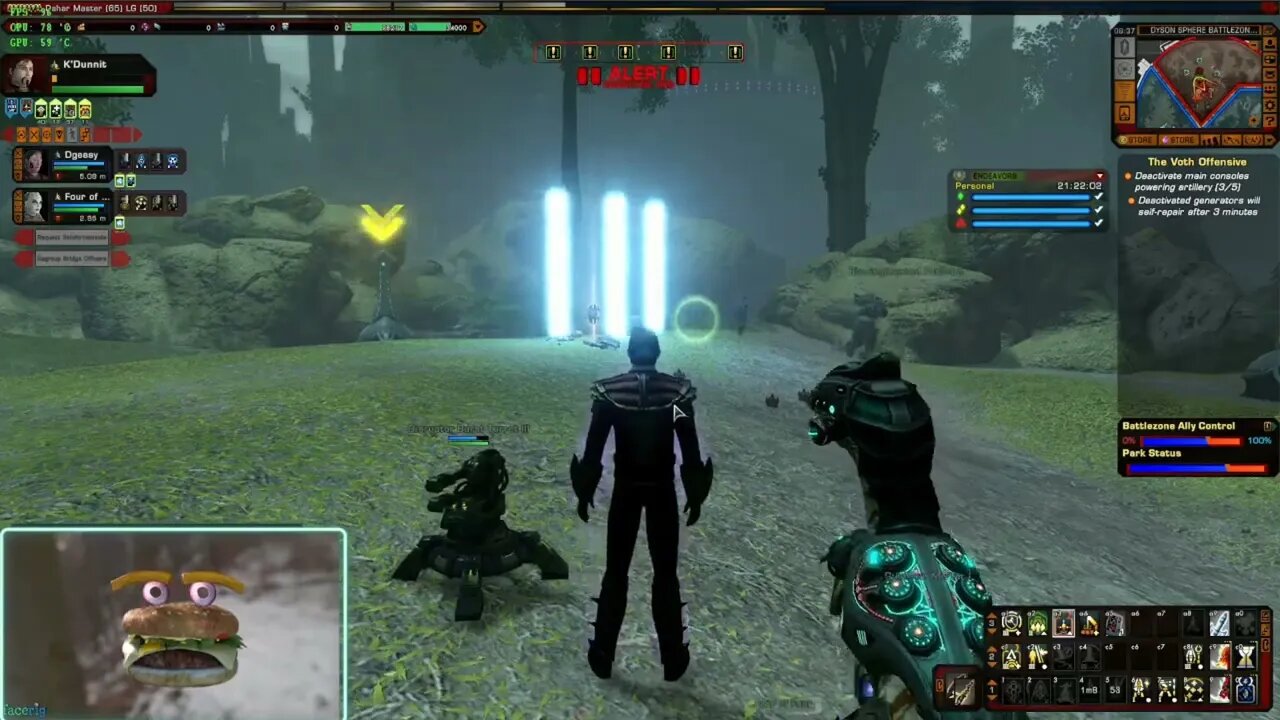The image size is (1280, 720).
Task: Toggle the checkmark beside the first Endeavor bar
Action: pyautogui.click(x=1098, y=196)
